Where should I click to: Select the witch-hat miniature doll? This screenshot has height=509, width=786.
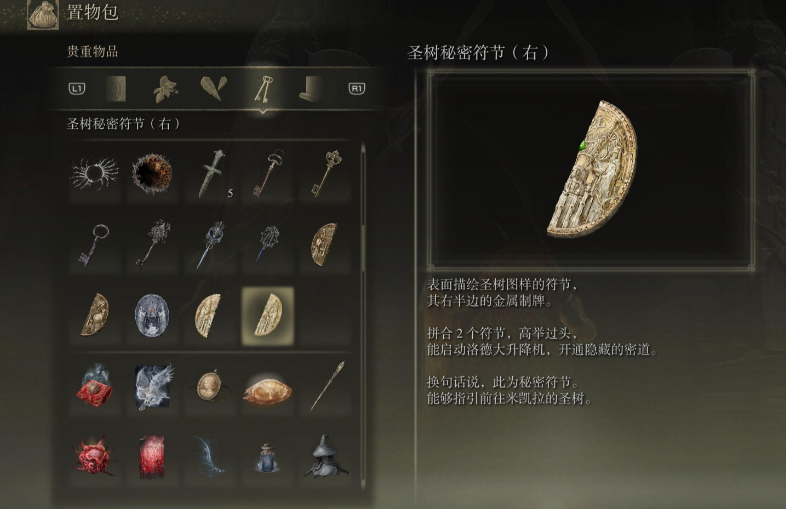point(325,454)
